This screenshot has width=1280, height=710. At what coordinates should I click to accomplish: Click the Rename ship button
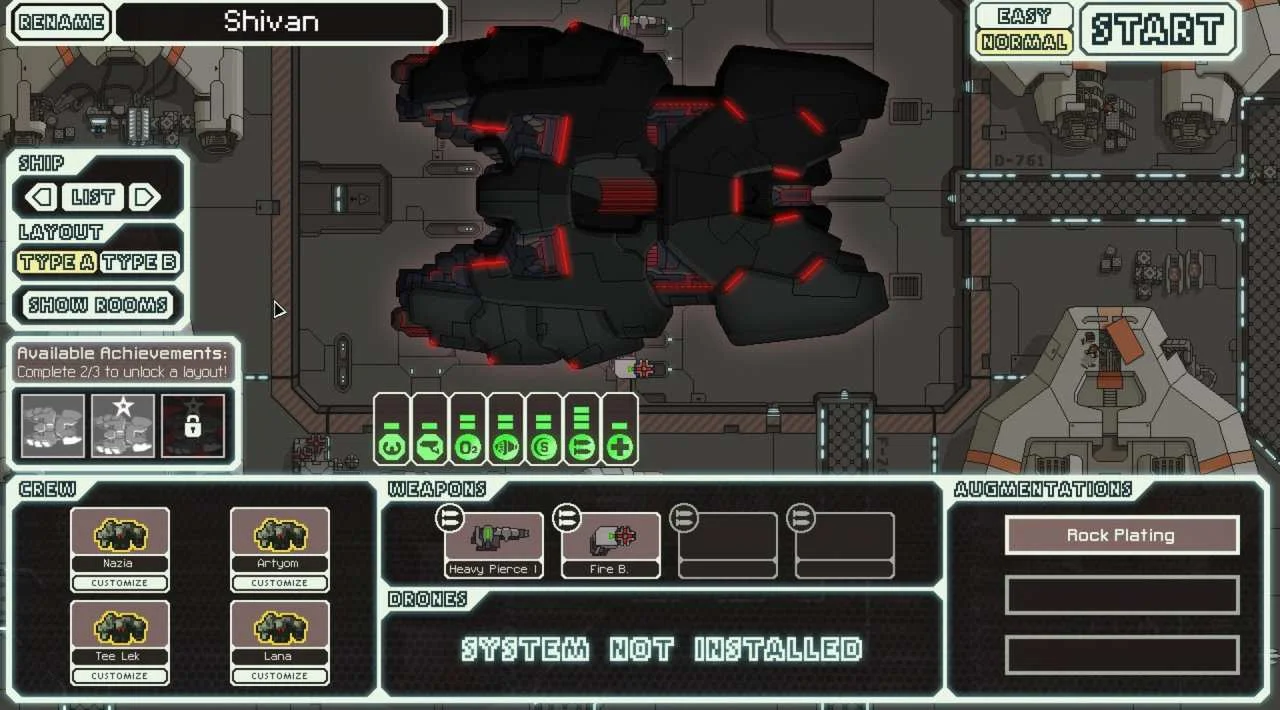tap(61, 22)
